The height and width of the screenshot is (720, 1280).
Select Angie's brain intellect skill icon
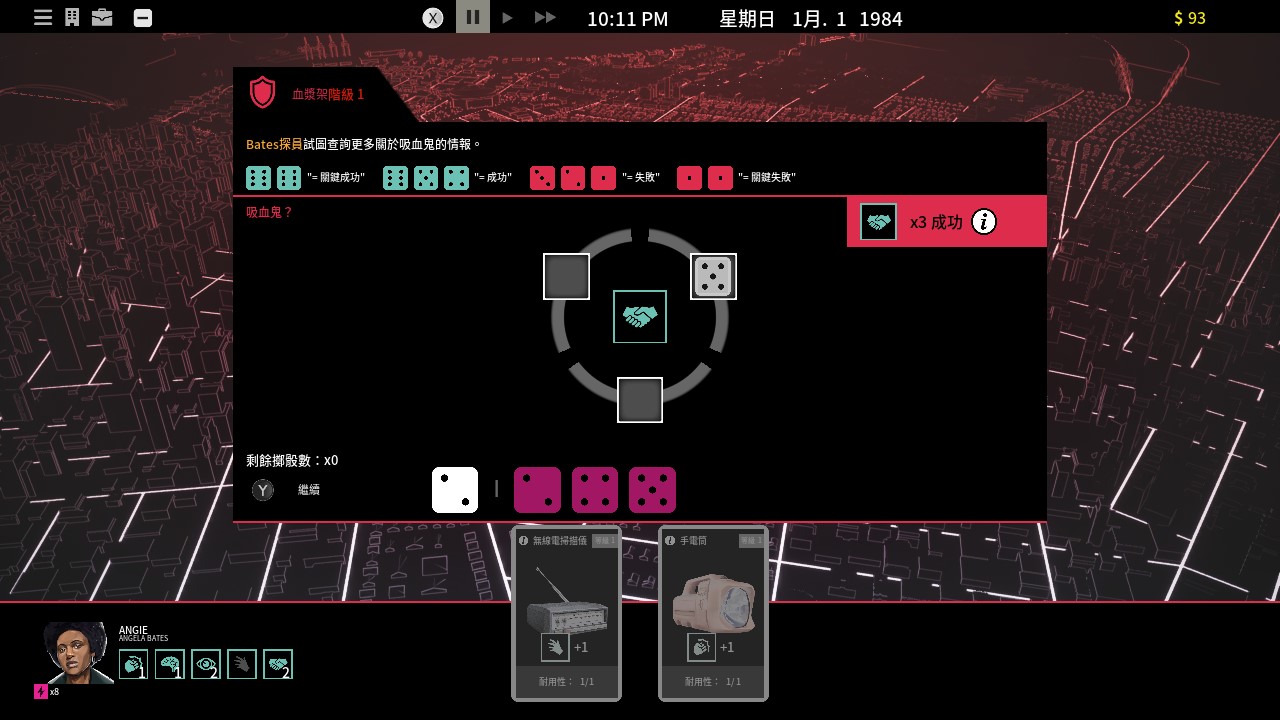(x=170, y=665)
